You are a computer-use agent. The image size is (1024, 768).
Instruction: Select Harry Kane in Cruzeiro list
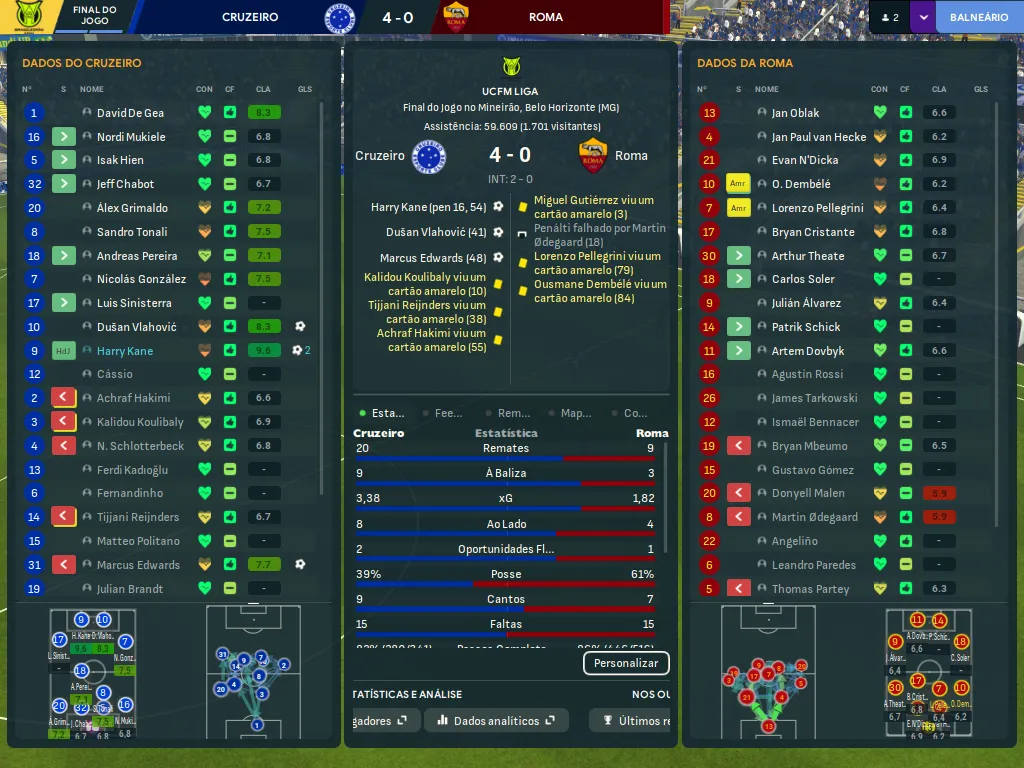(125, 351)
